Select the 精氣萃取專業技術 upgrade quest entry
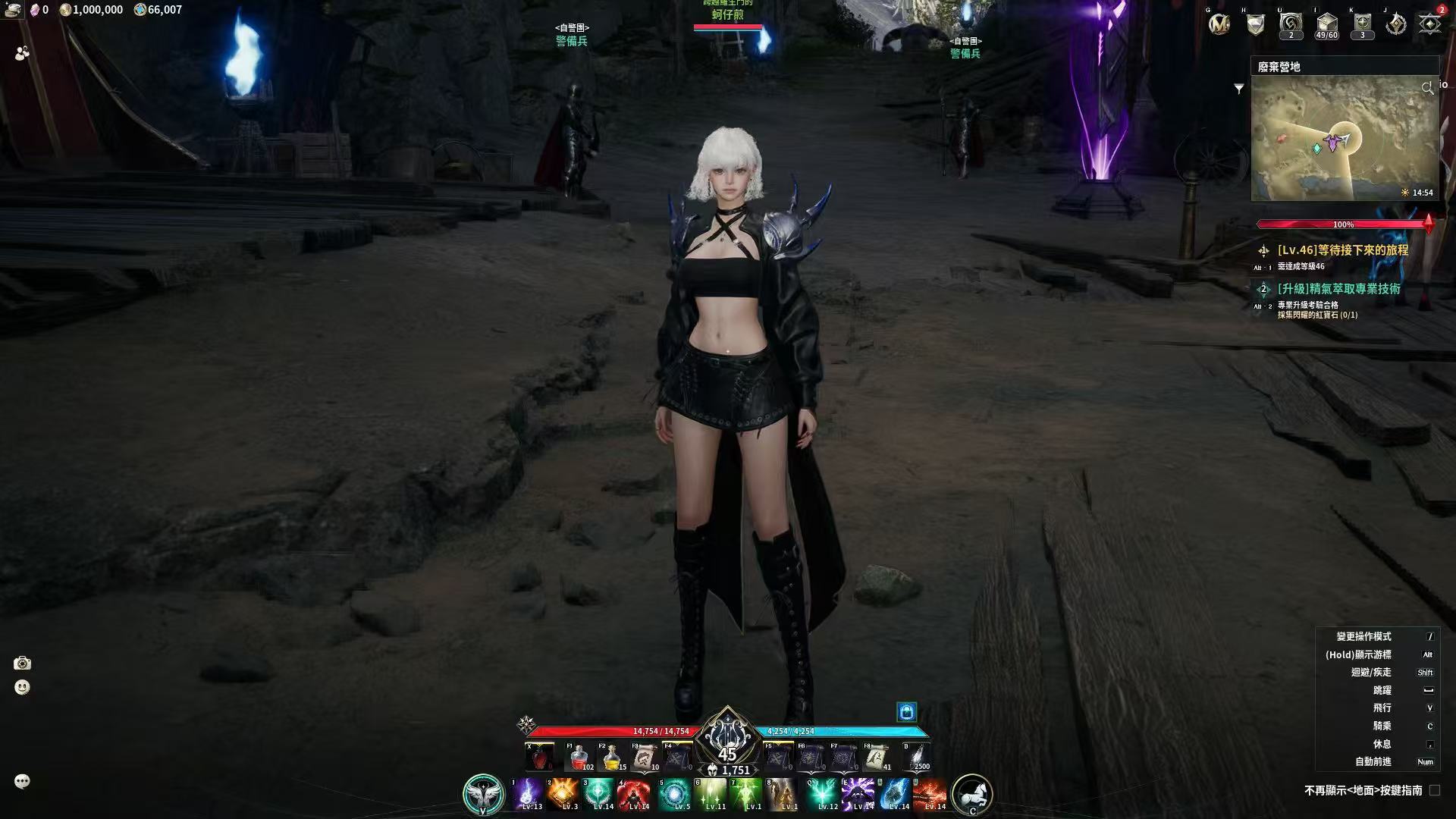Image resolution: width=1456 pixels, height=819 pixels. 1338,289
